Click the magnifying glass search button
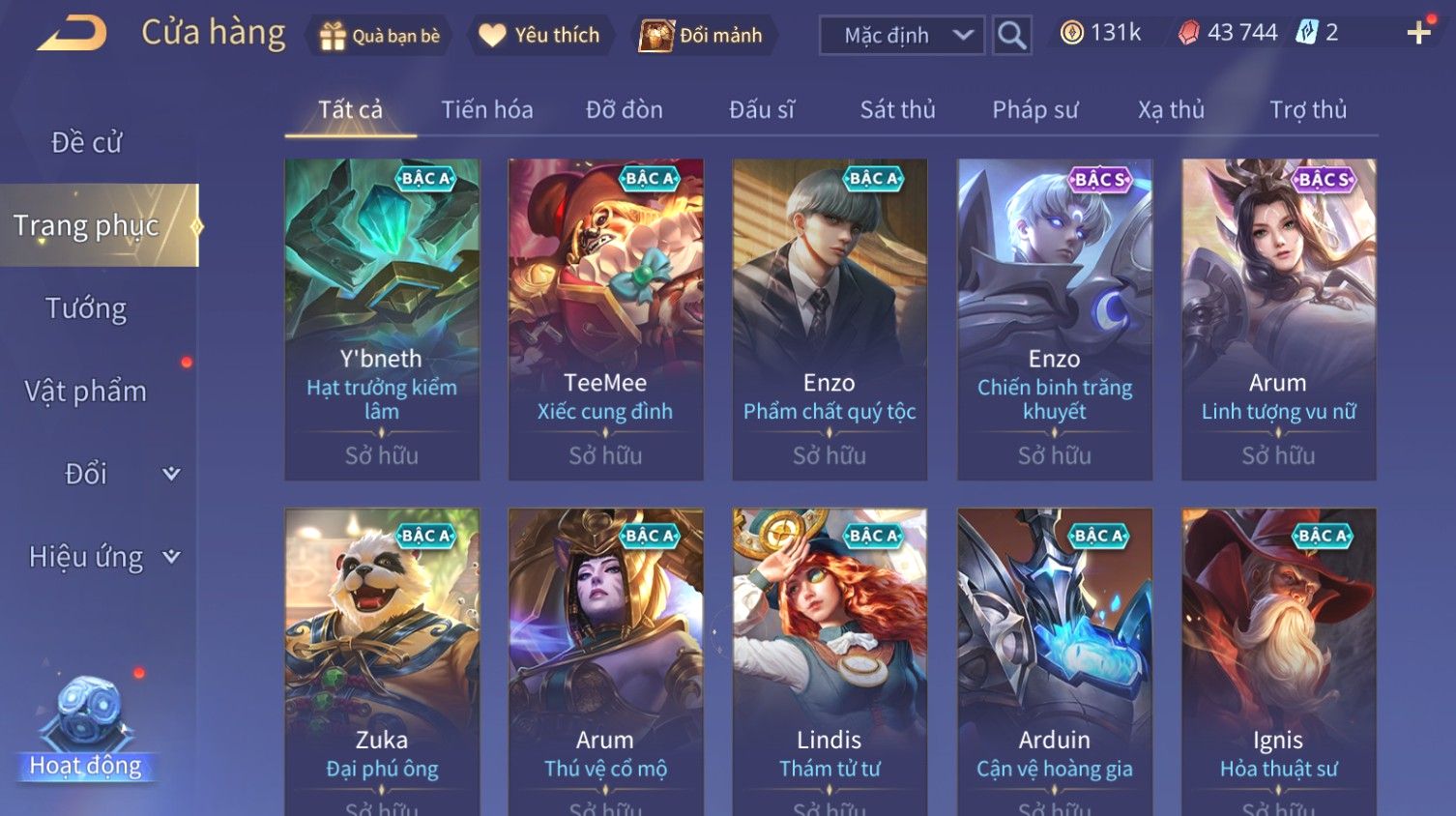 coord(1011,36)
